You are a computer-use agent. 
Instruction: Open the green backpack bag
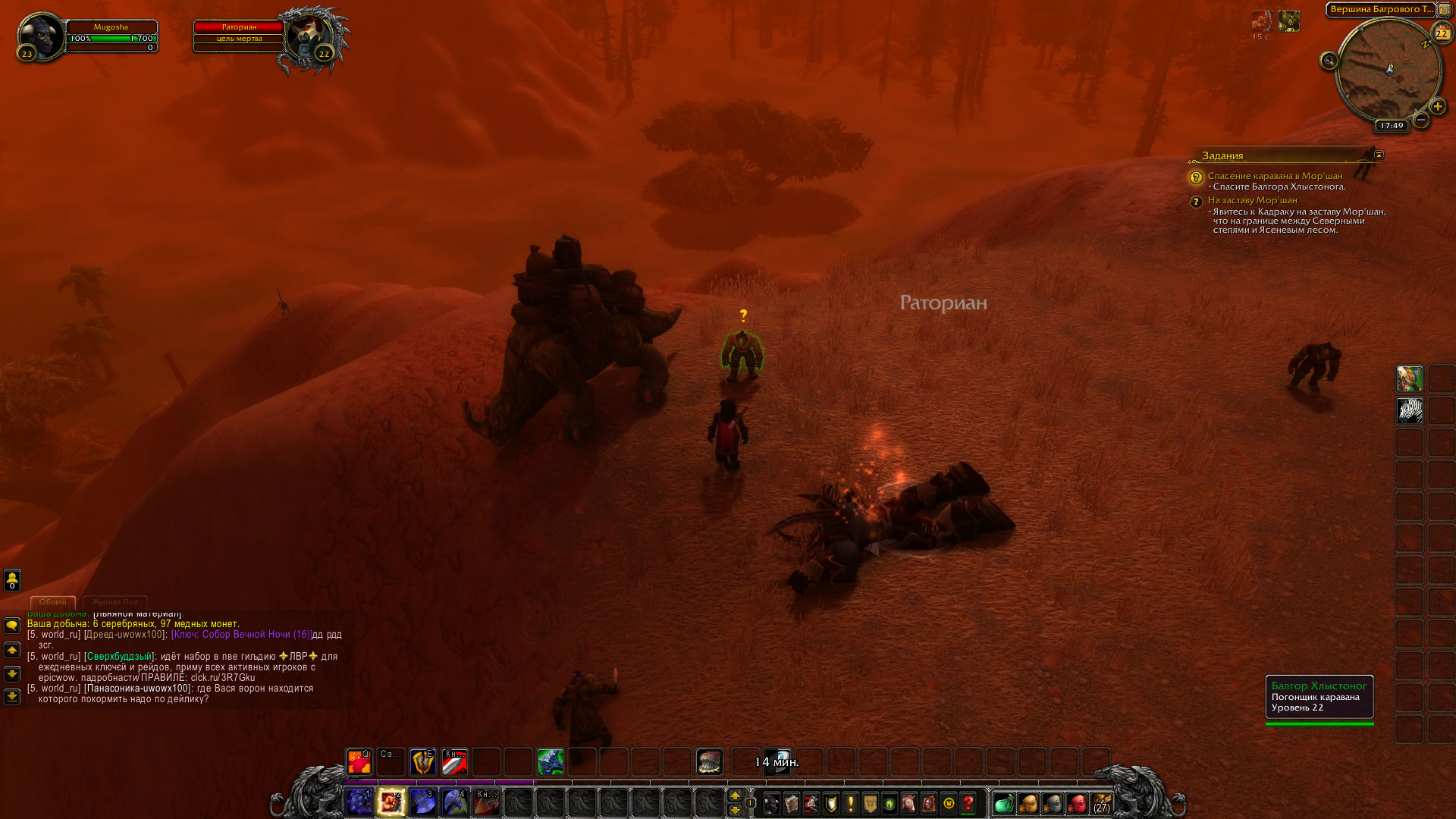[1004, 803]
